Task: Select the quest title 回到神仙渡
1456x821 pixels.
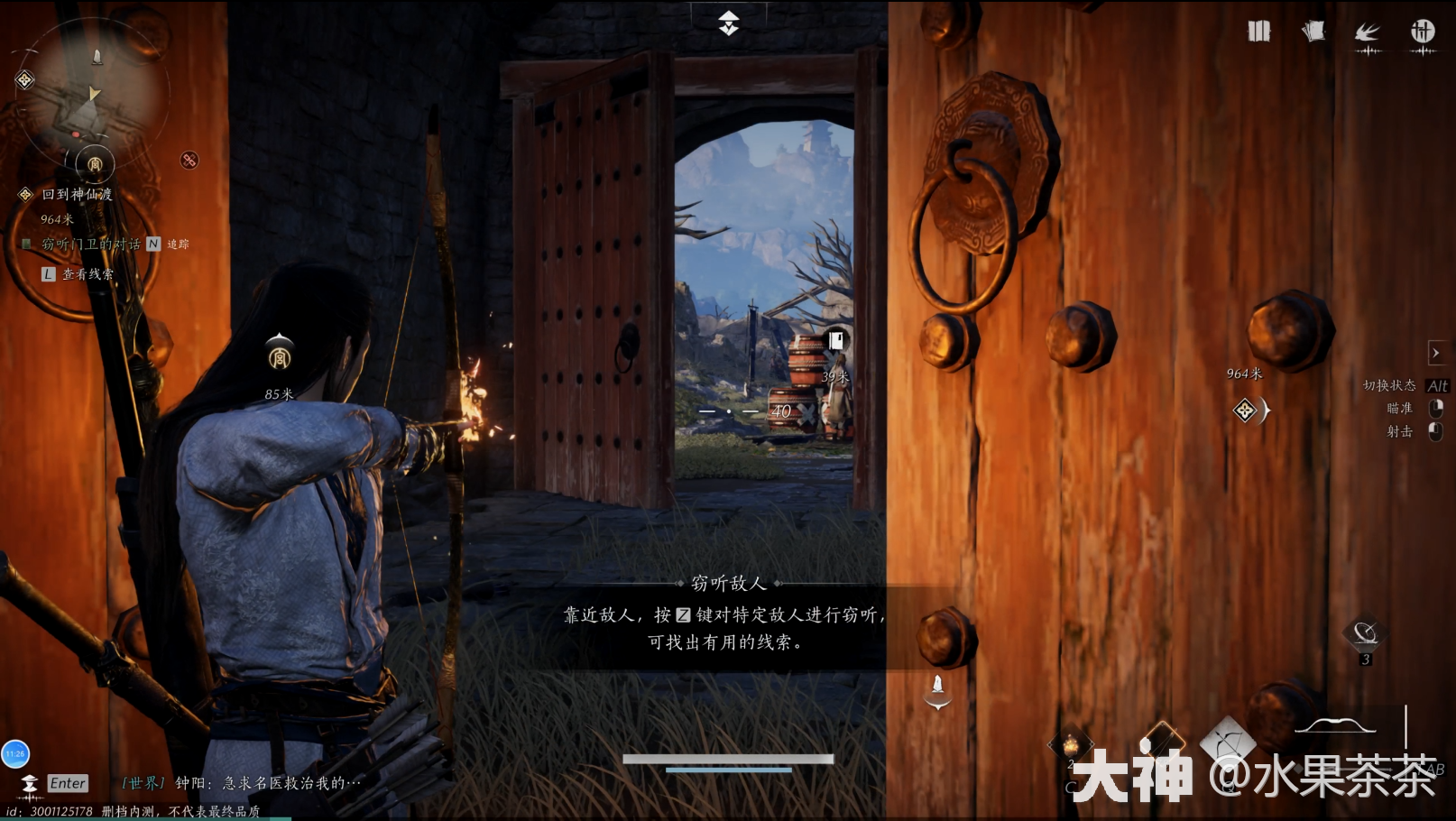Action: (77, 195)
